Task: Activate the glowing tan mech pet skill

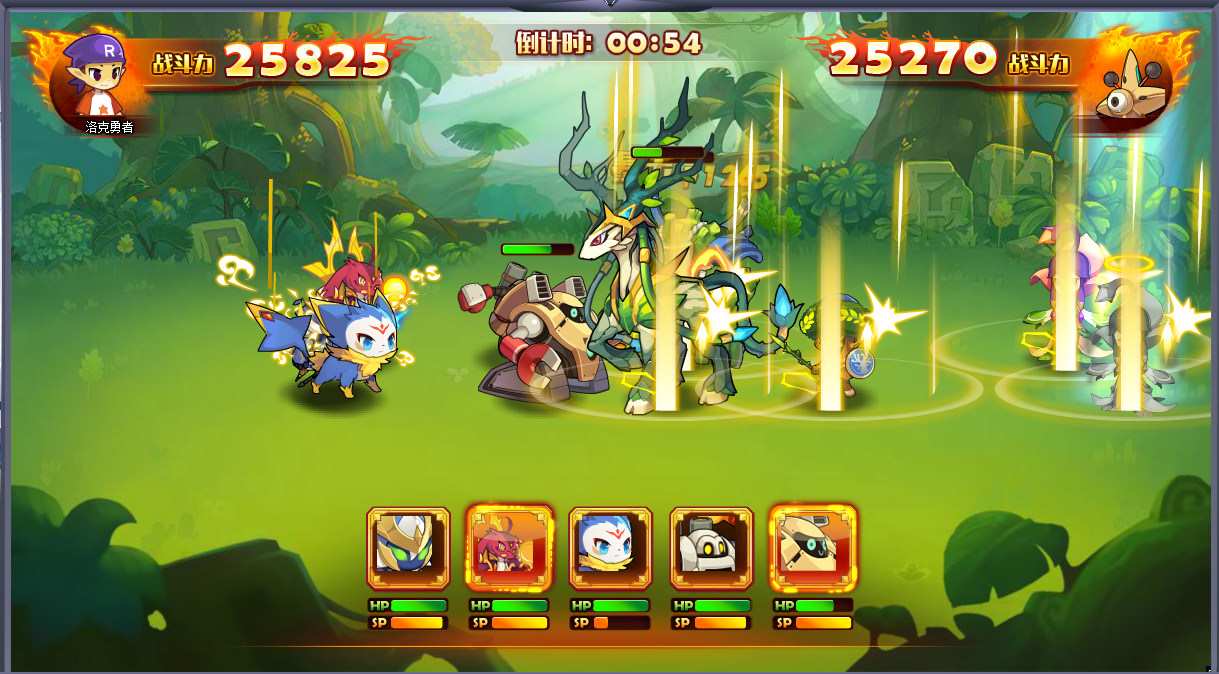Action: click(812, 547)
